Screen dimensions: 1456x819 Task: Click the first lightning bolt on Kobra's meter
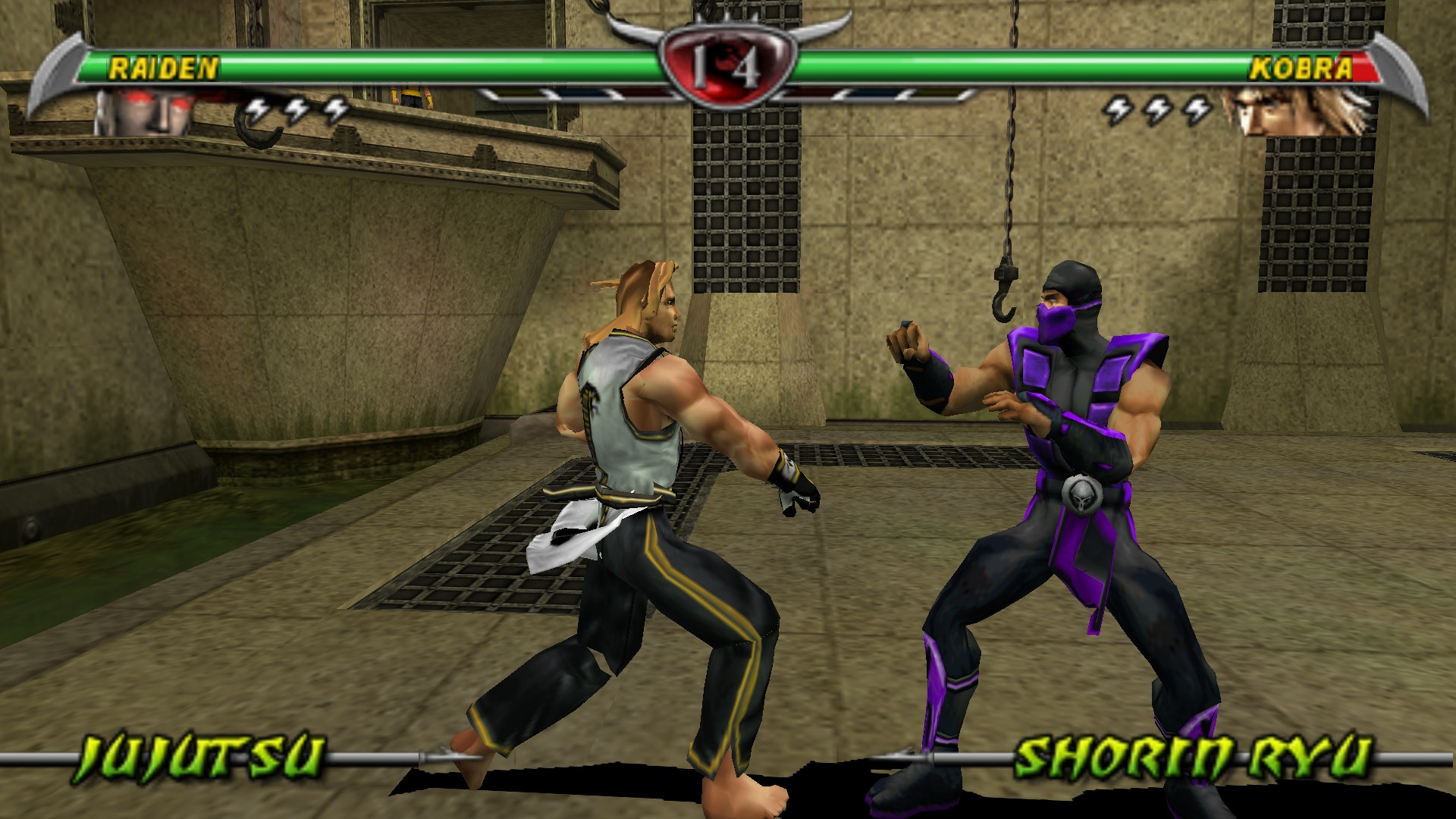coord(1119,110)
